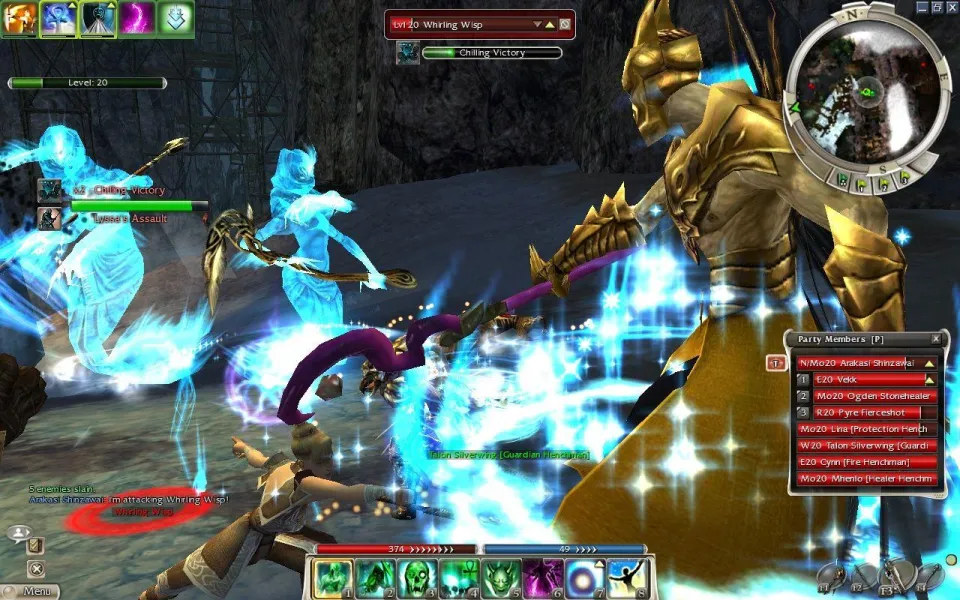
Task: Select Lina the Protection Henchman
Action: pyautogui.click(x=866, y=429)
